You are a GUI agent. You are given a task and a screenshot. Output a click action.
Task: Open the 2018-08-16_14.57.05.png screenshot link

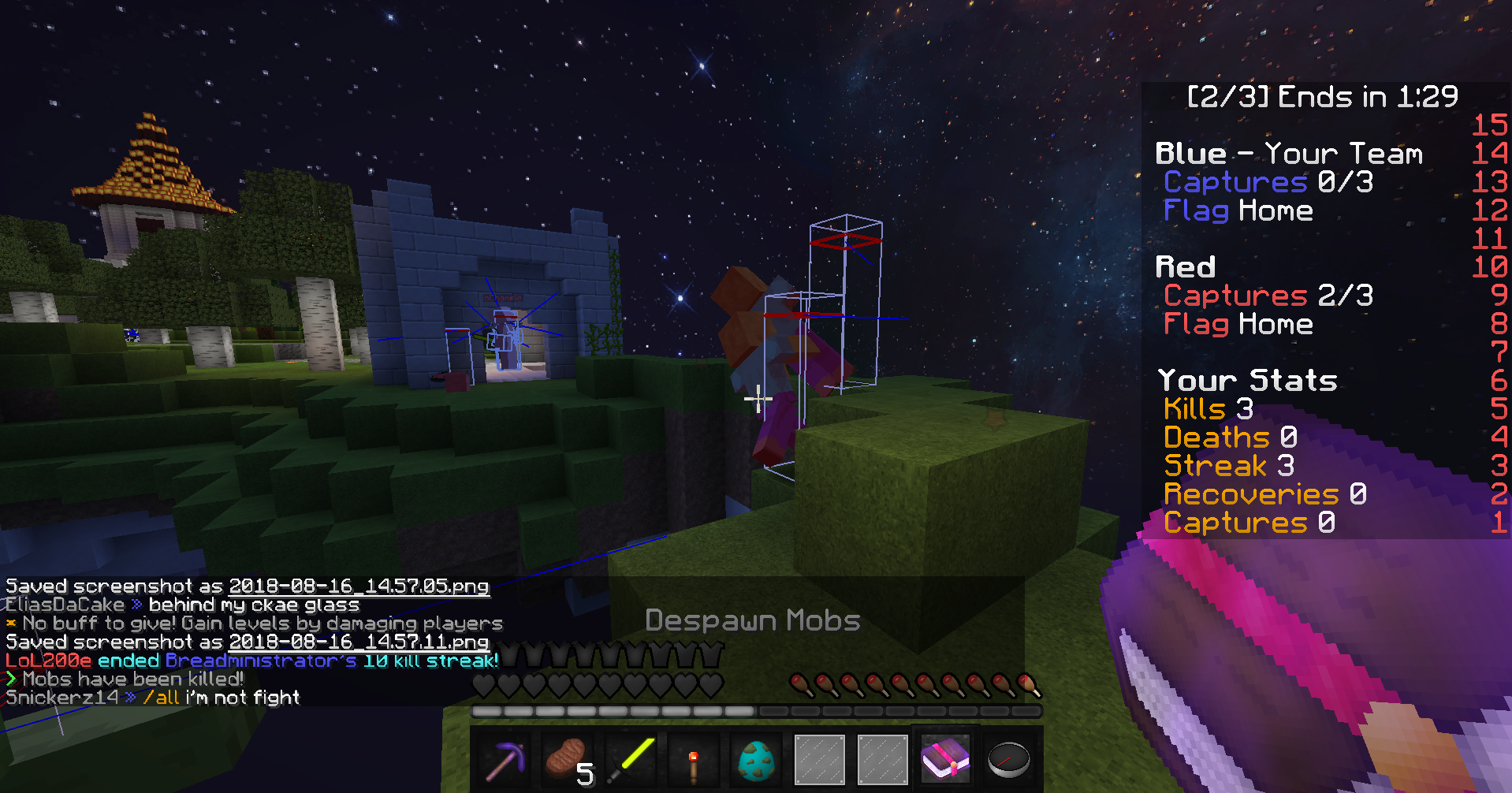359,586
